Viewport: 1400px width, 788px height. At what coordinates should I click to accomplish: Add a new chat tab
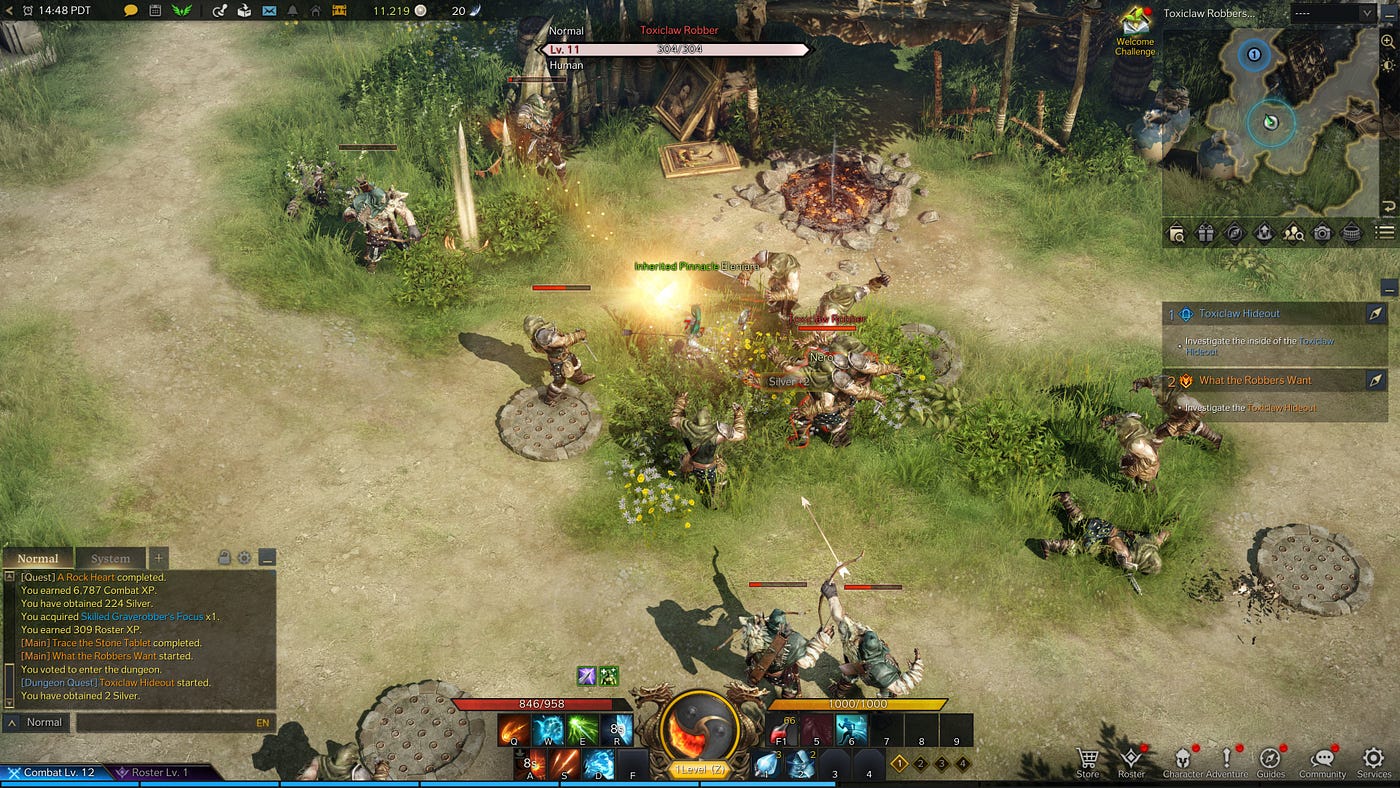(x=159, y=559)
